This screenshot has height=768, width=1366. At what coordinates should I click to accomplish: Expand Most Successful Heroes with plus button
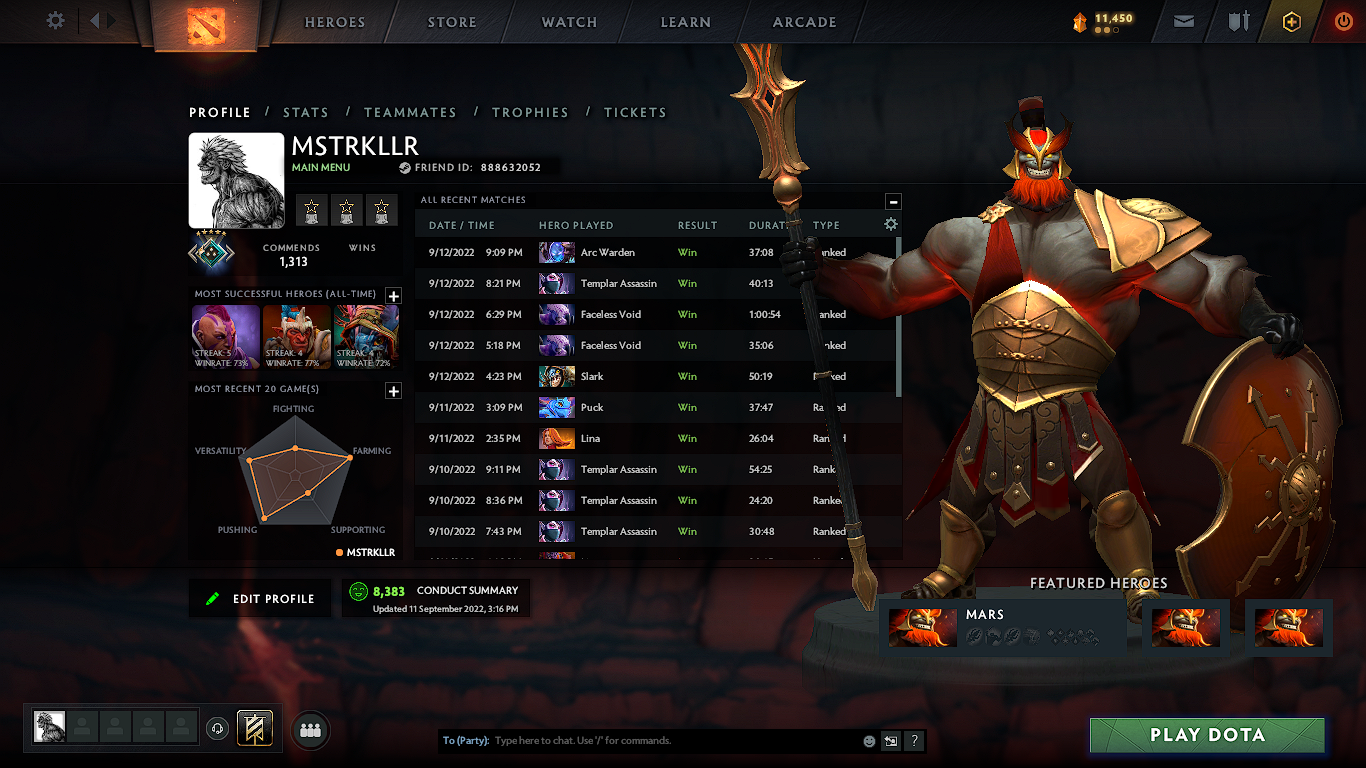coord(393,296)
